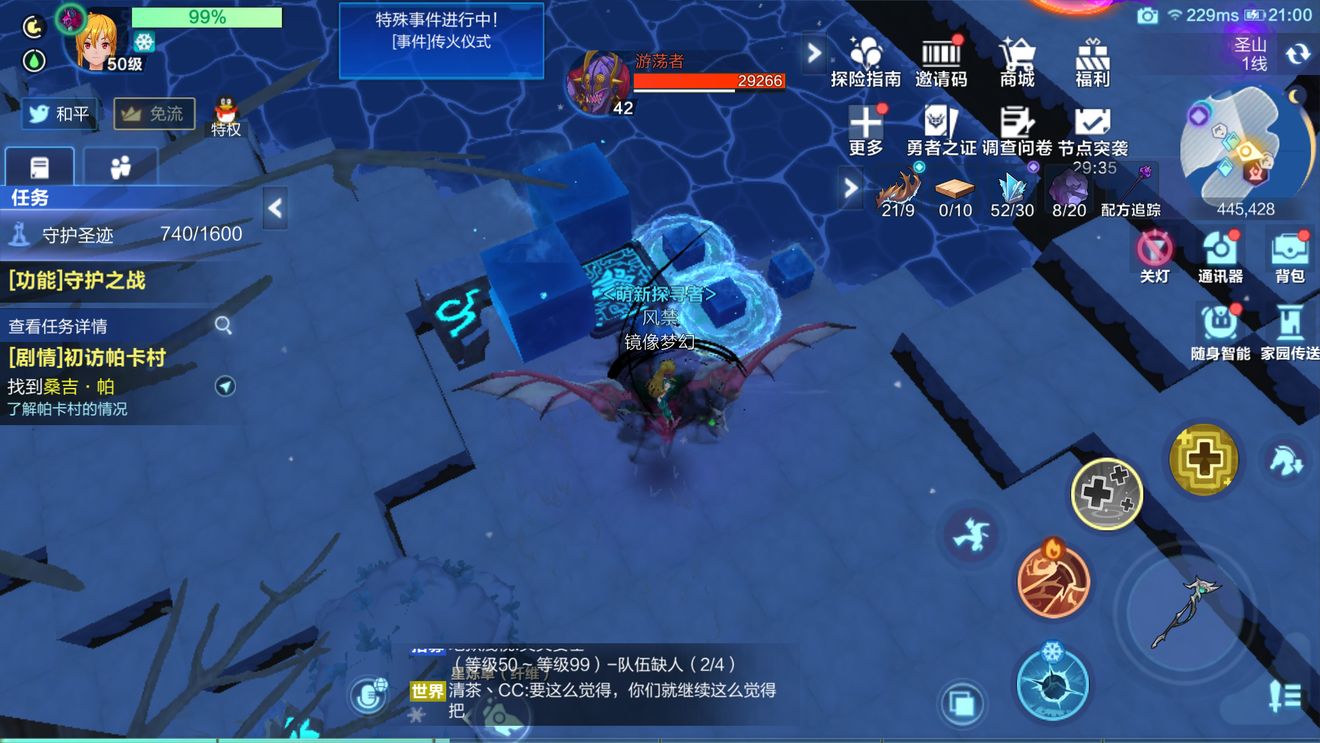Open the 商城 shop
Viewport: 1320px width, 743px height.
(1017, 57)
